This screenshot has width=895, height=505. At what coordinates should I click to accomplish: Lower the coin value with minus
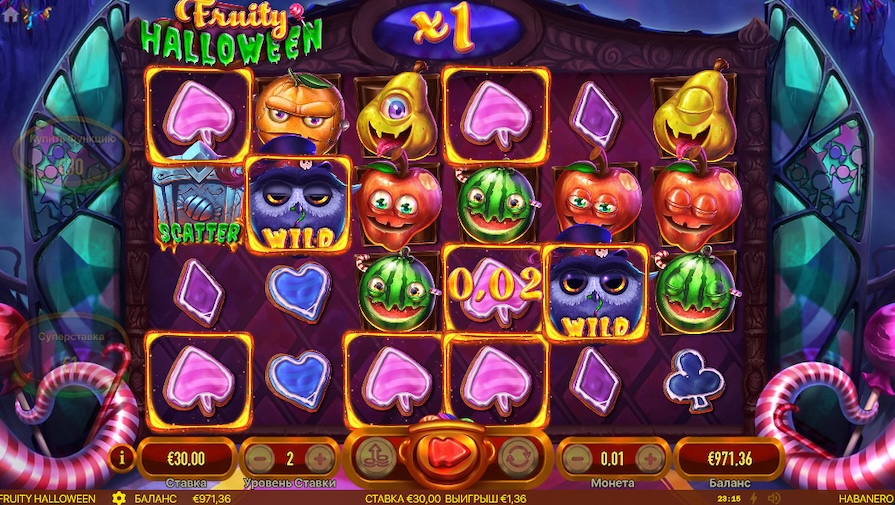tap(576, 459)
